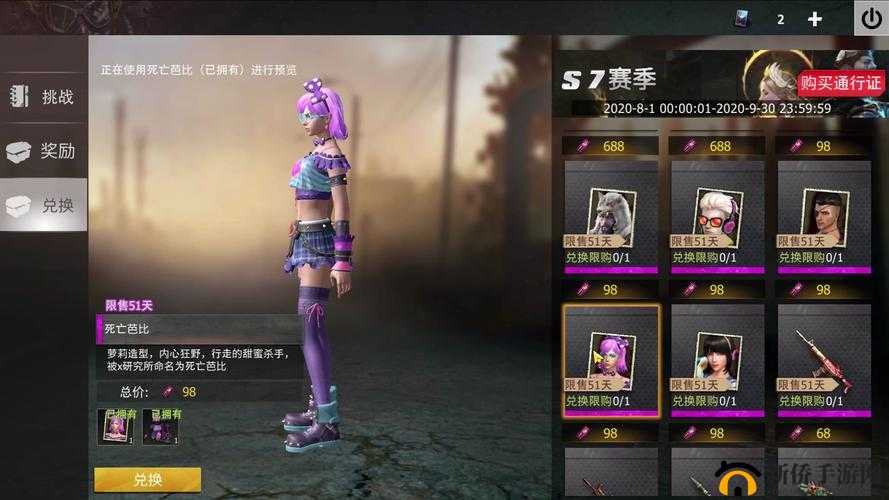Select the purple-haired 死亡芭比 shop tile
Image resolution: width=889 pixels, height=500 pixels.
(611, 360)
